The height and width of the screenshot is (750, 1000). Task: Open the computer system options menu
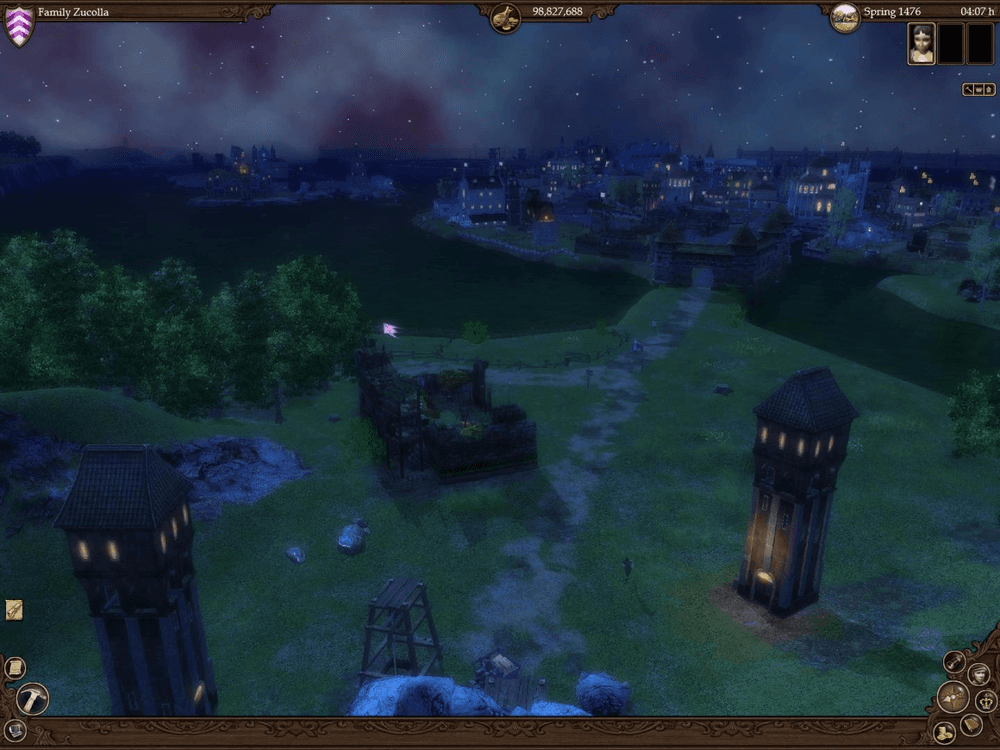click(x=14, y=729)
